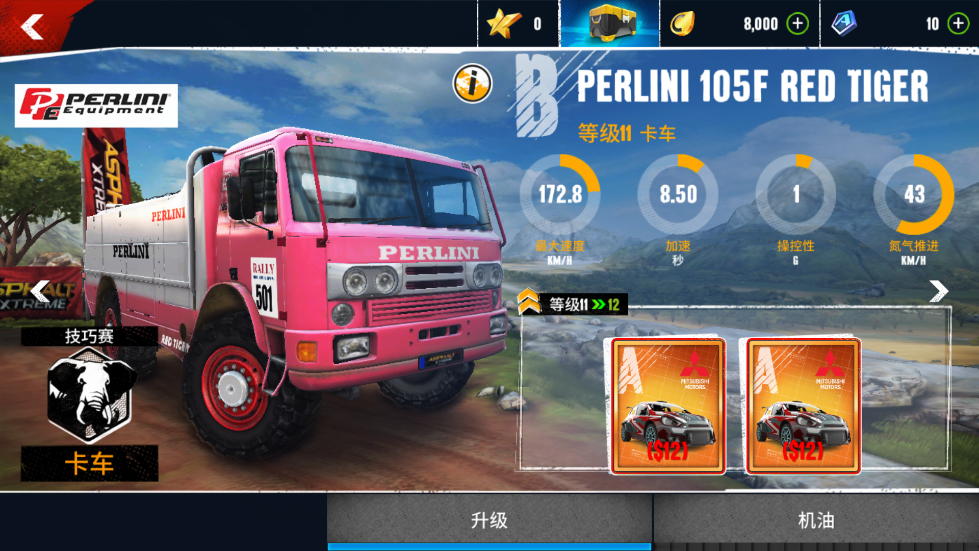Switch to previous vehicle with left arrow
The height and width of the screenshot is (551, 979).
point(39,291)
